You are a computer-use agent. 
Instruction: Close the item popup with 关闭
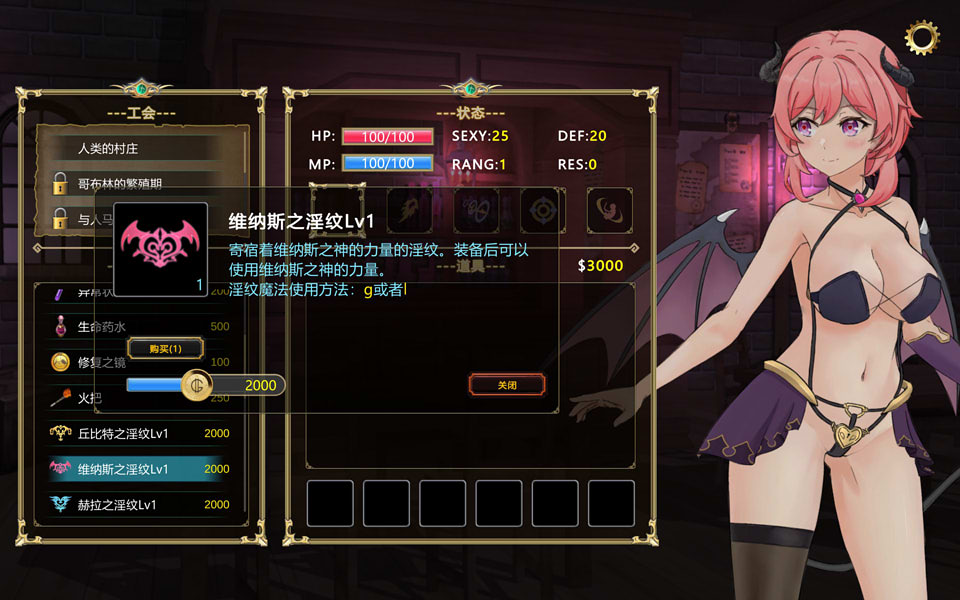(507, 384)
